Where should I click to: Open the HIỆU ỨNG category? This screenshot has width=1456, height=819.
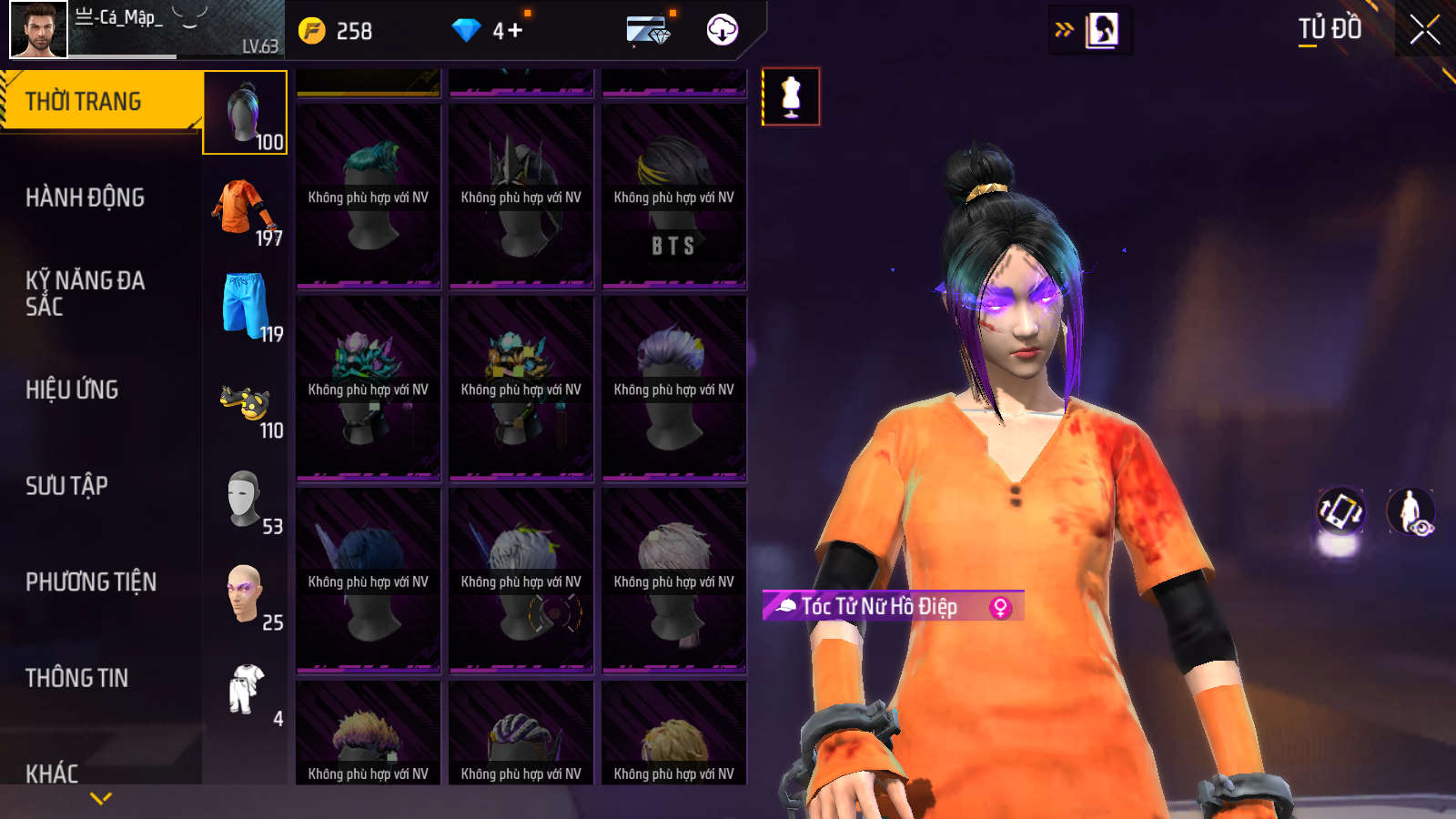[x=72, y=389]
